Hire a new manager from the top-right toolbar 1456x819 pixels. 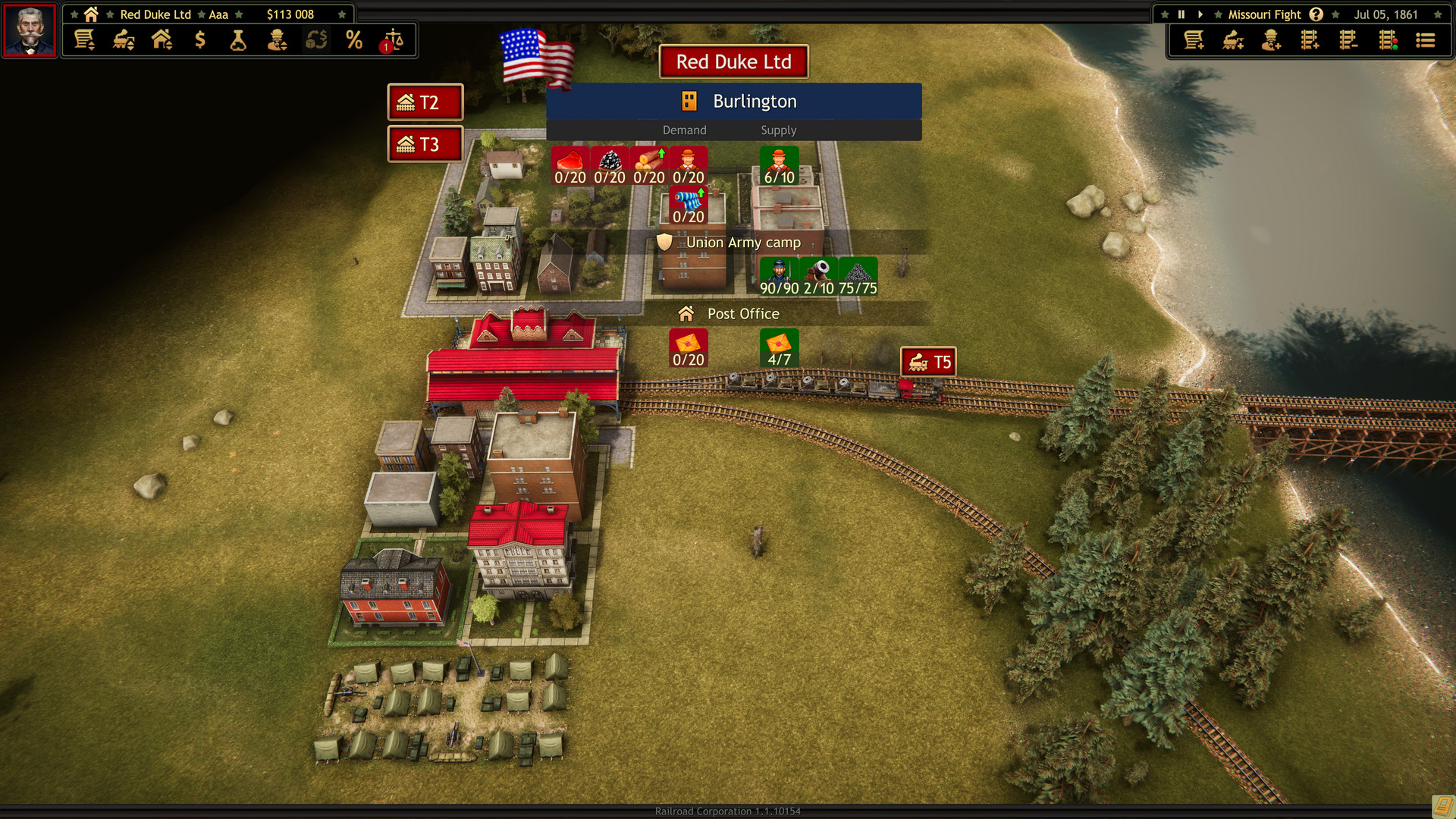coord(1272,40)
